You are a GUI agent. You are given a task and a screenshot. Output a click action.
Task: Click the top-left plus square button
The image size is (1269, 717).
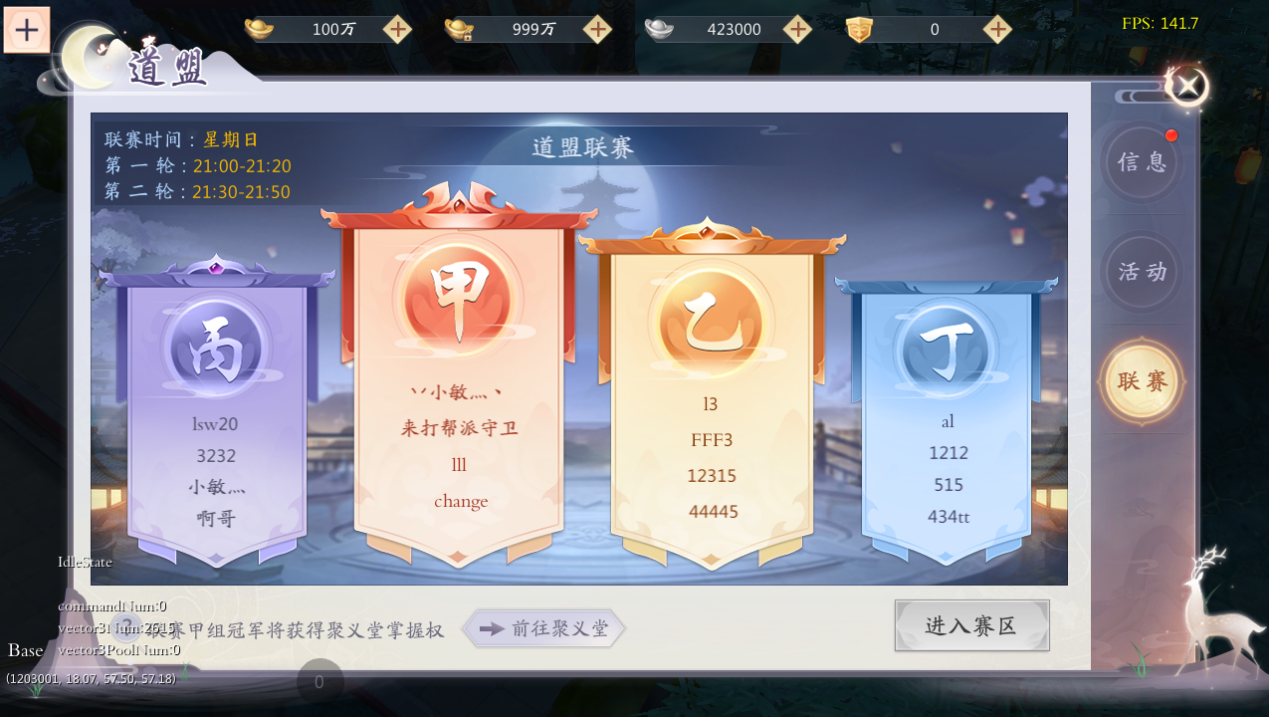[x=27, y=30]
